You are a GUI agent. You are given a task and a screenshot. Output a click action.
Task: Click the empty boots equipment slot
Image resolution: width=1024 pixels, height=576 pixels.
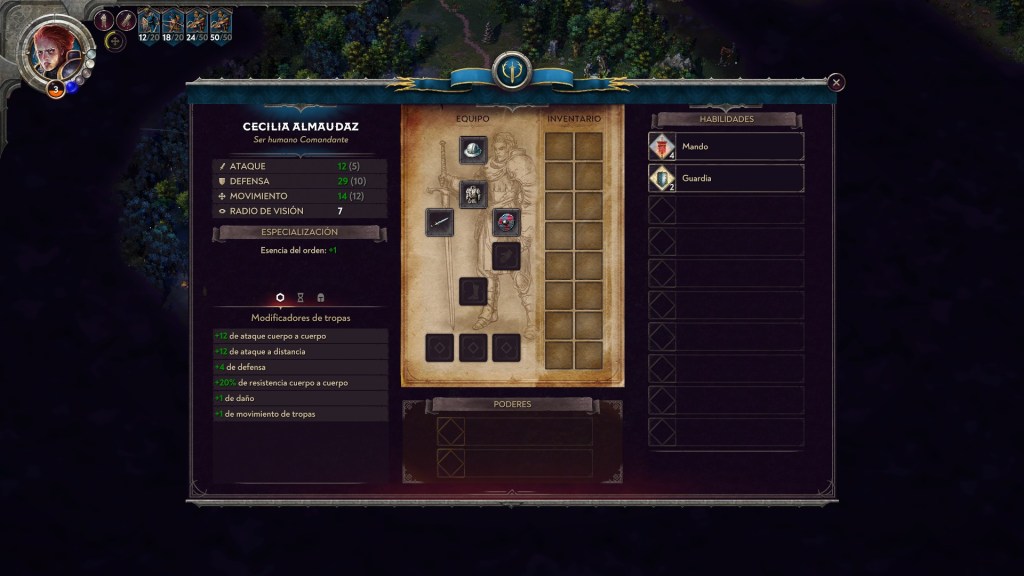[473, 291]
